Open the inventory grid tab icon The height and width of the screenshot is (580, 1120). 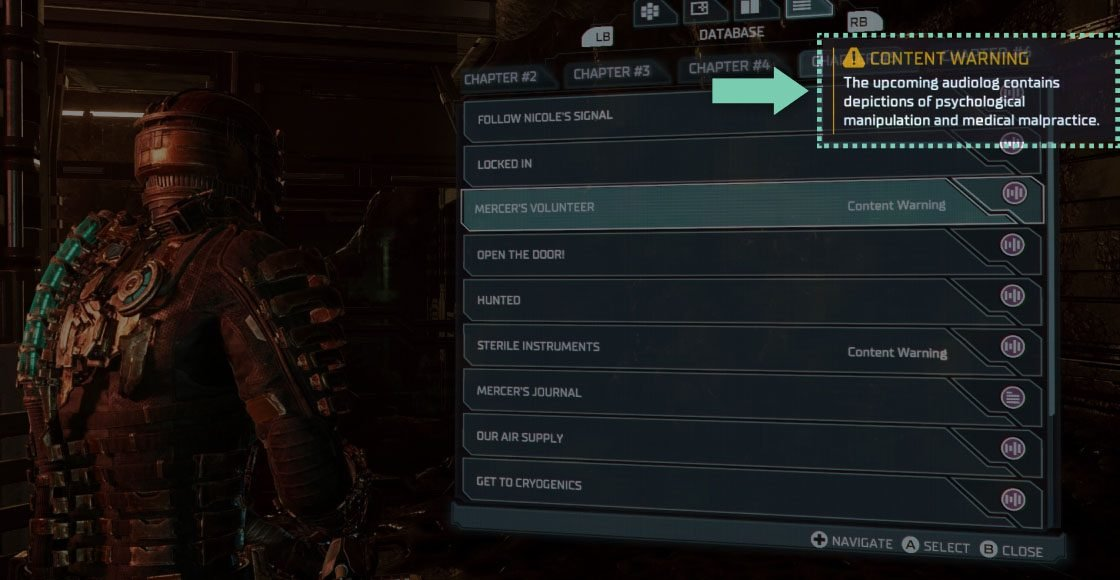[649, 11]
